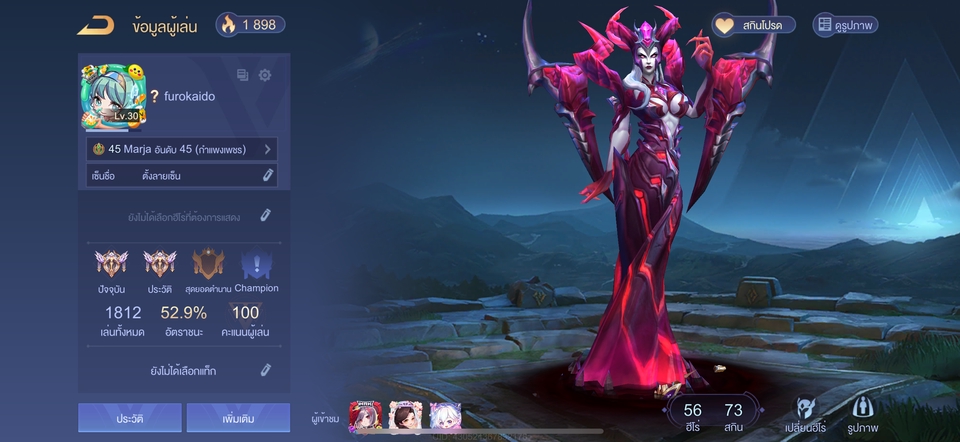Open the สกินโปรด favorite skin button
The image size is (960, 442).
753,25
